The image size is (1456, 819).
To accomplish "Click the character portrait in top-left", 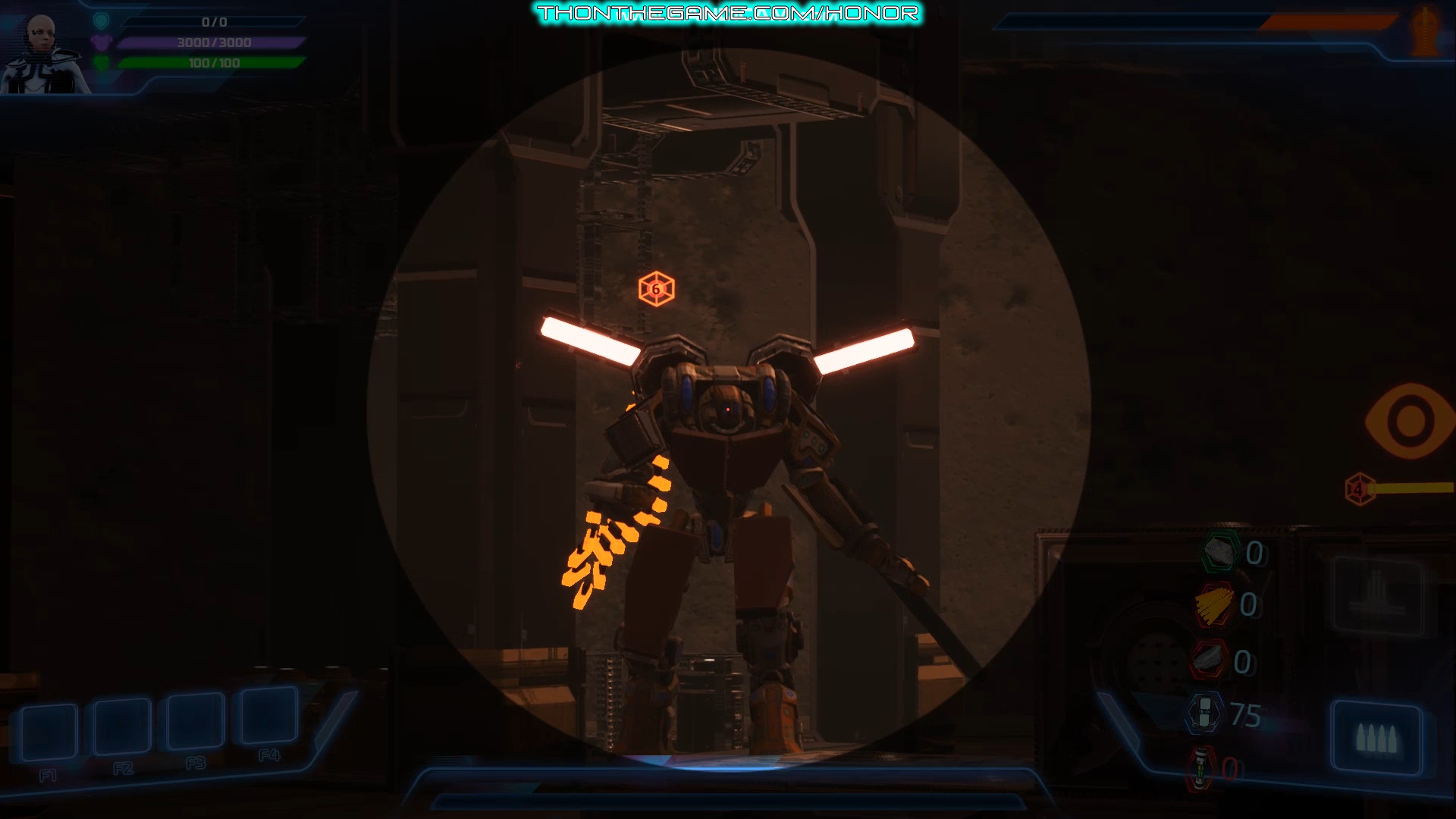I will (42, 45).
